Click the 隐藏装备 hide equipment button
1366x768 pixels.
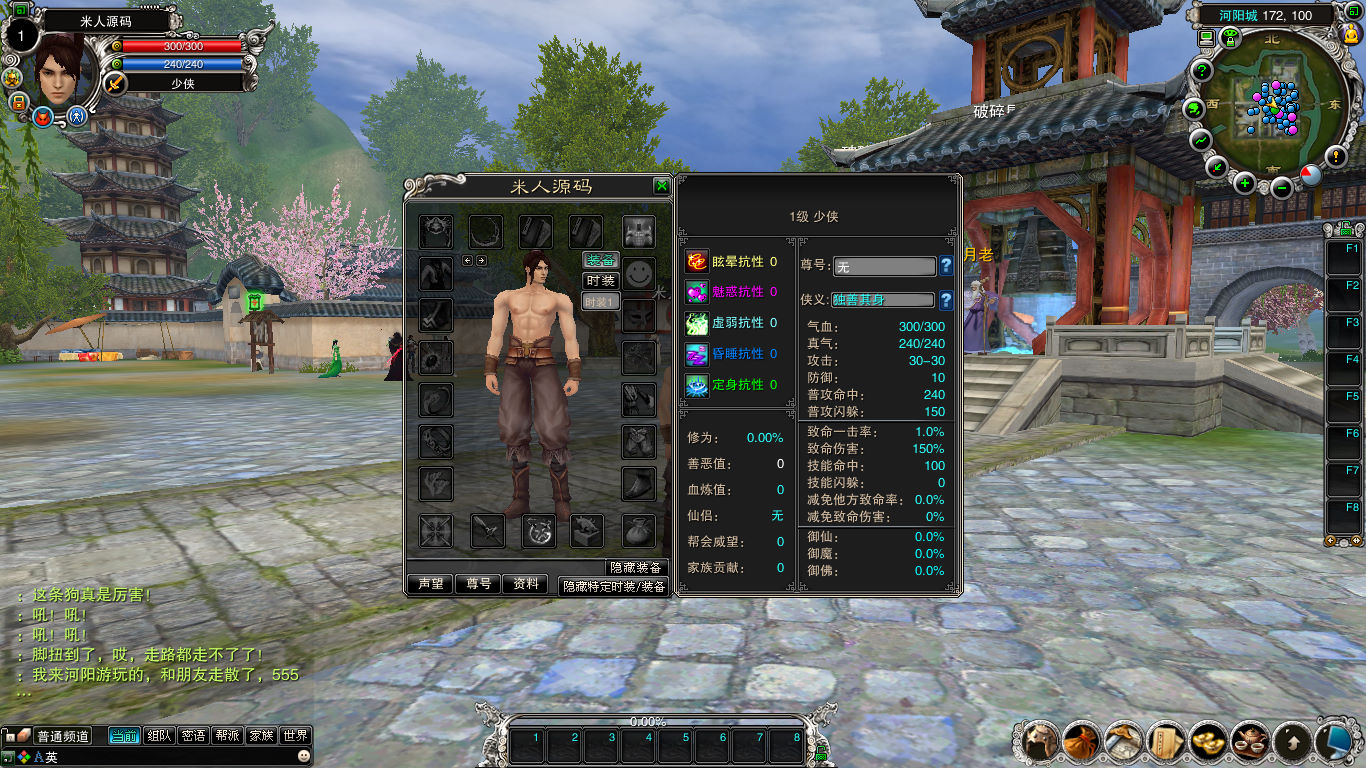point(637,568)
